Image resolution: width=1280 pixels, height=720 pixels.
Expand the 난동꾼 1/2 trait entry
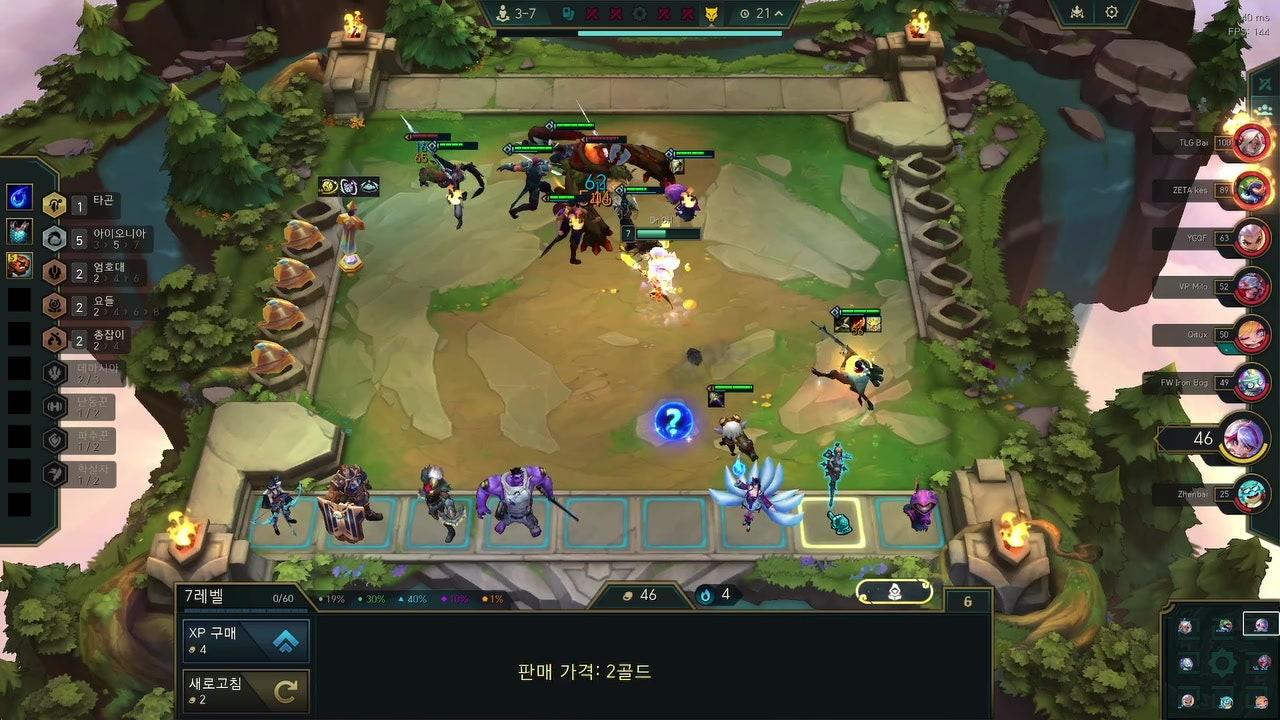90,408
